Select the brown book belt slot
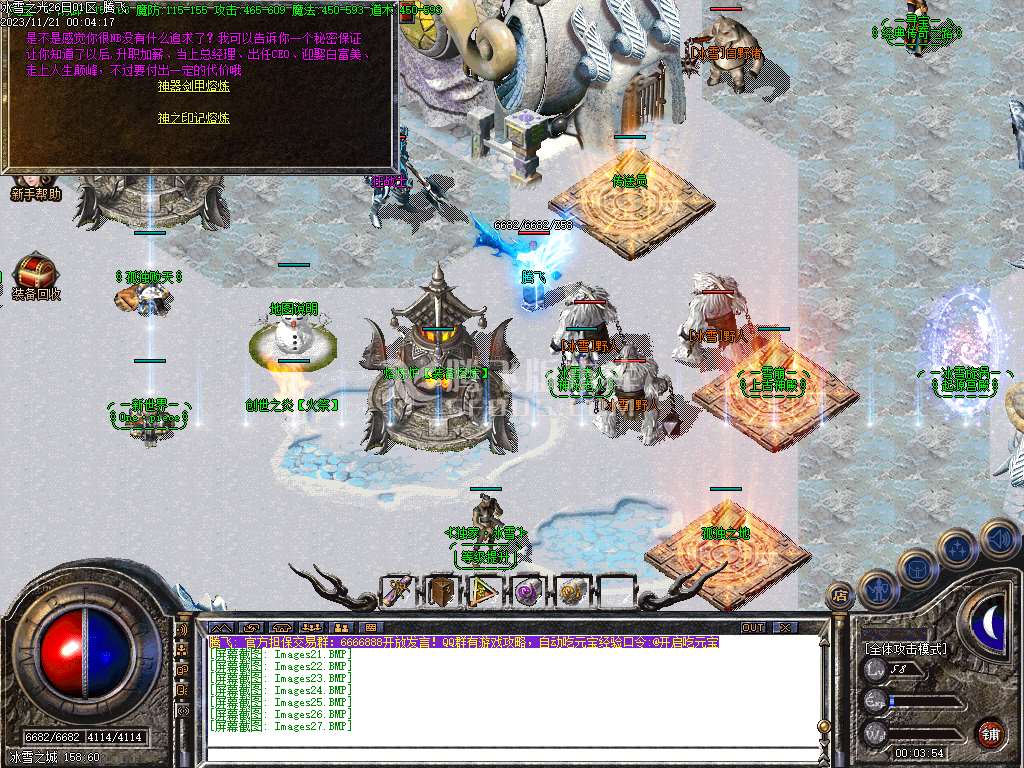This screenshot has width=1024, height=768. 441,591
